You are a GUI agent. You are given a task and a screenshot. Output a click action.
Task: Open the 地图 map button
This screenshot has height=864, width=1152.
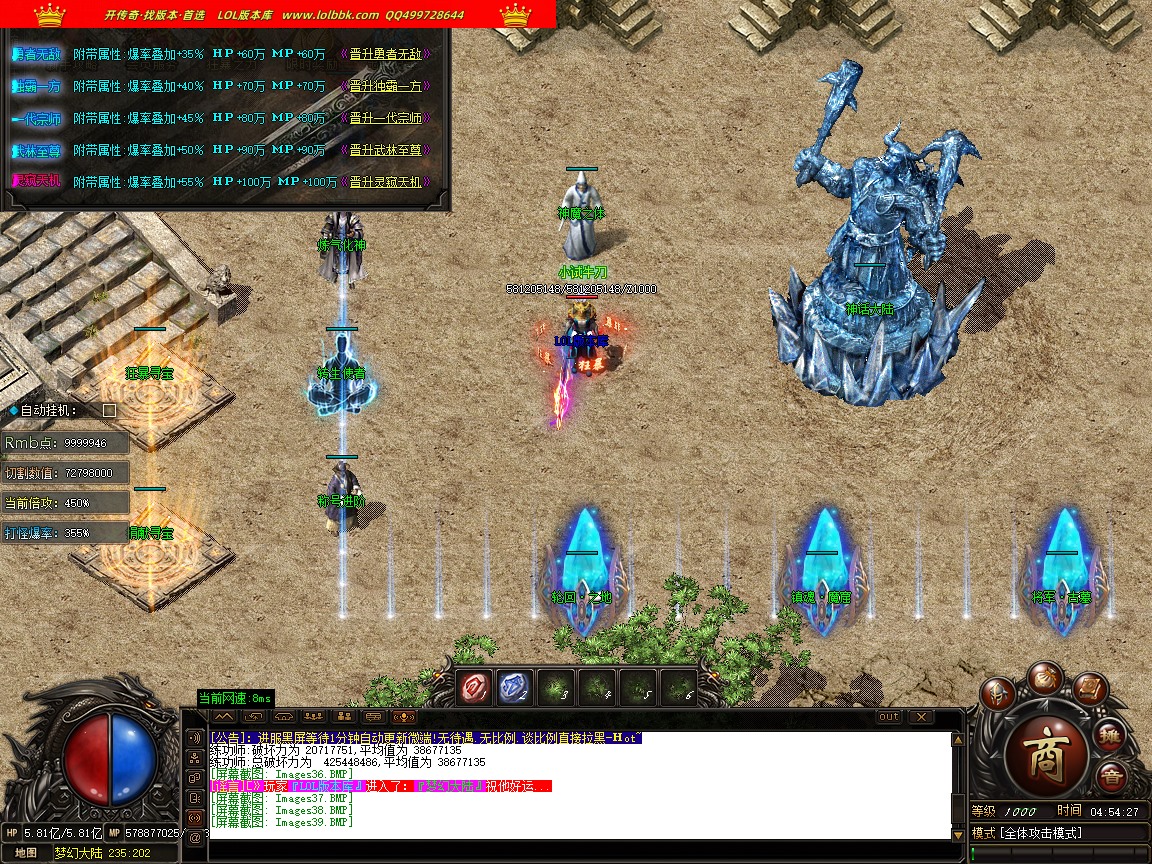(26, 853)
